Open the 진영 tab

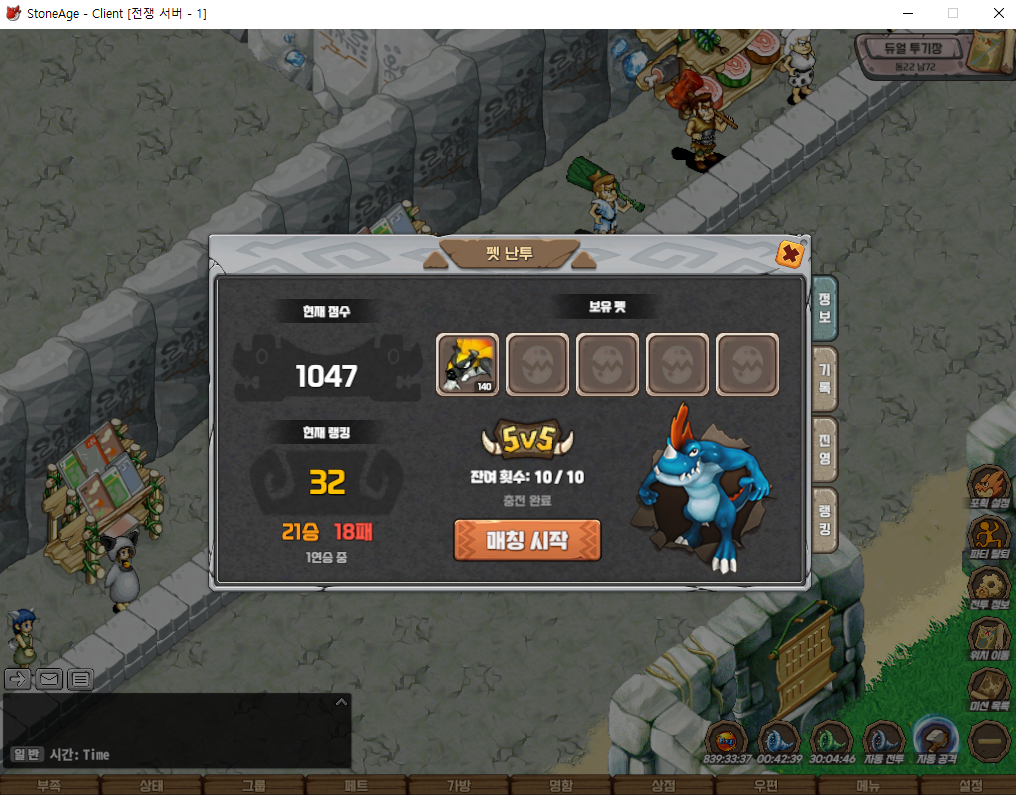point(825,450)
